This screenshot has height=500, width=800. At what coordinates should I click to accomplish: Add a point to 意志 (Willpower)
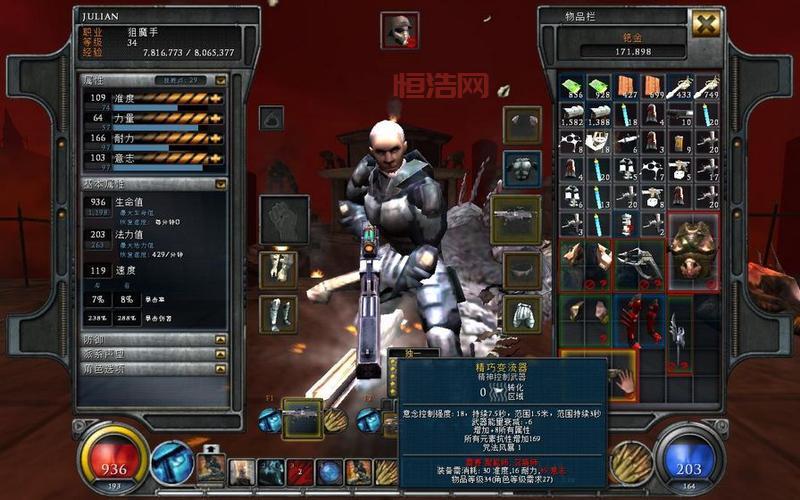(x=215, y=158)
